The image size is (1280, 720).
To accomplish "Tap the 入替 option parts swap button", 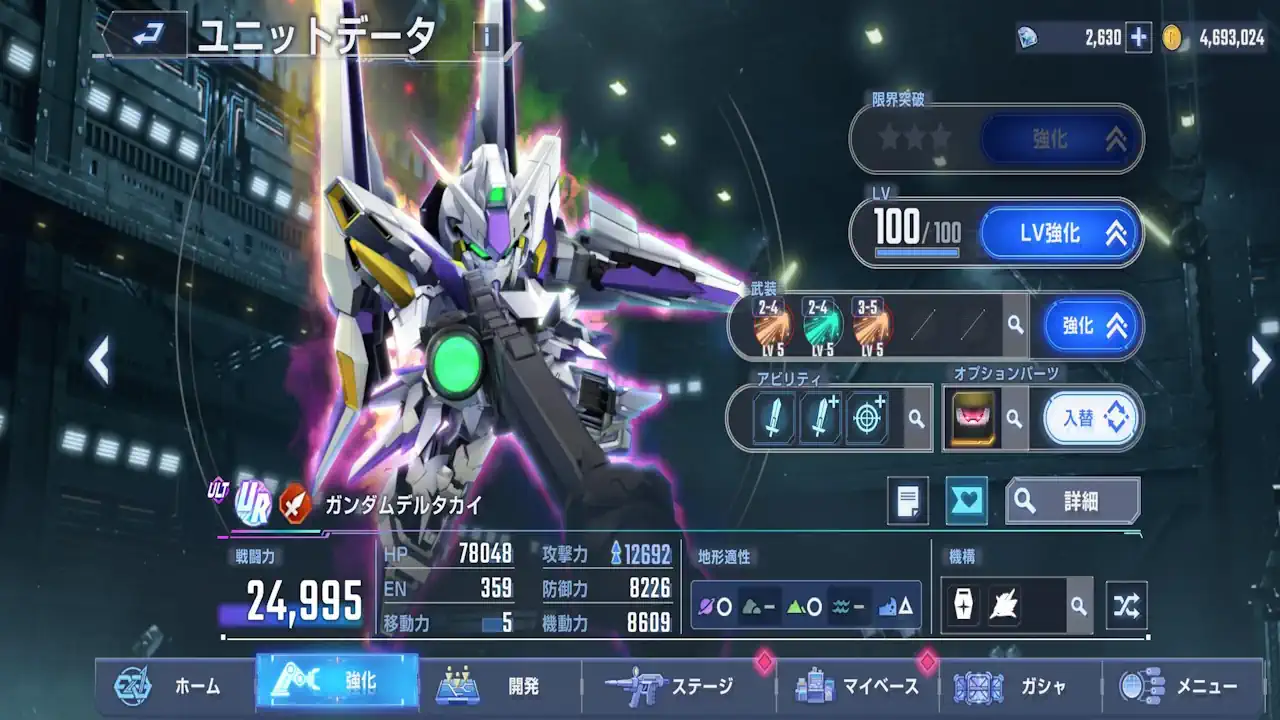I will [x=1091, y=418].
